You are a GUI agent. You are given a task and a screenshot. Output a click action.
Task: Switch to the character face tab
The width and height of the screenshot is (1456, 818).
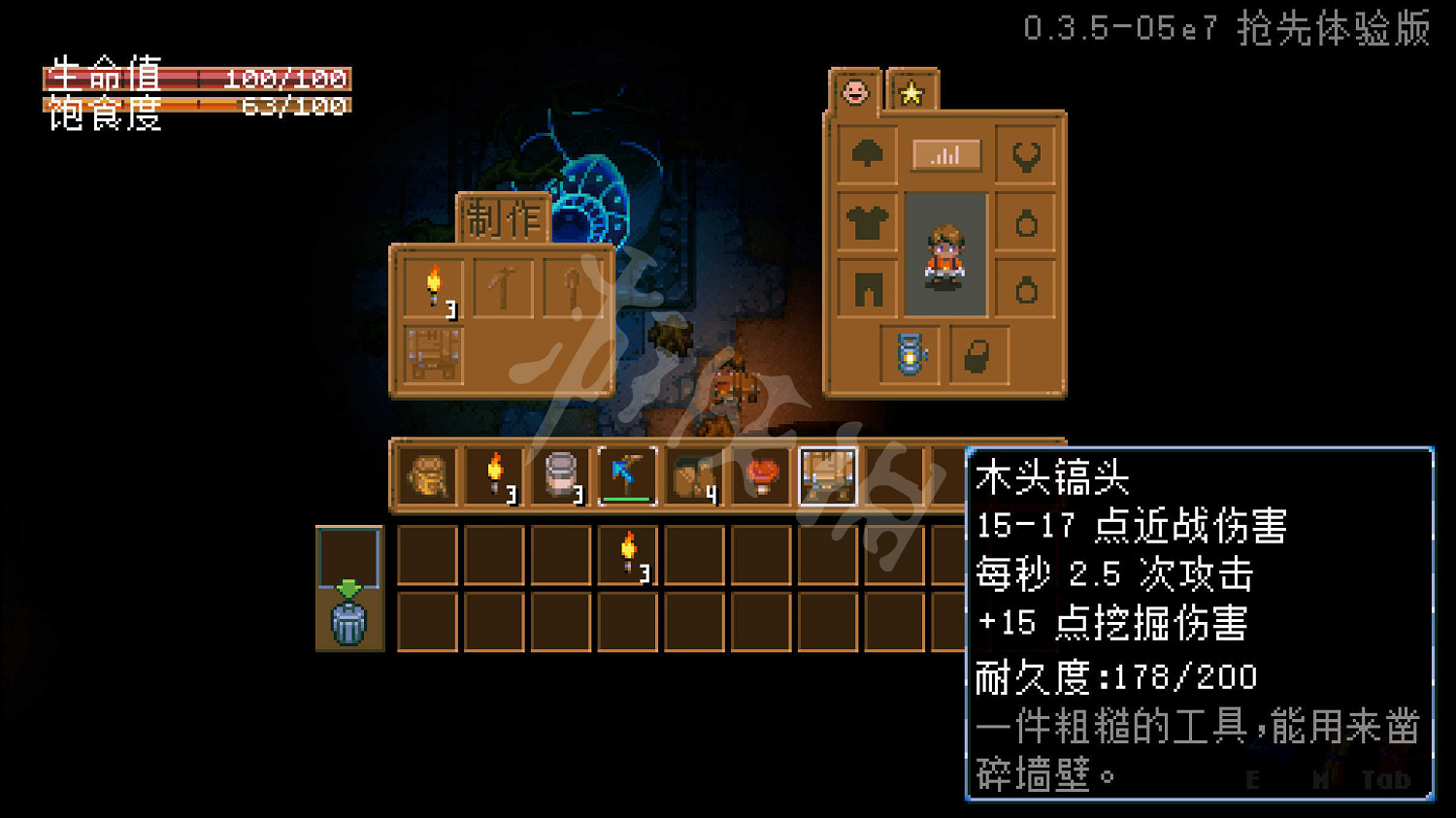[x=854, y=94]
